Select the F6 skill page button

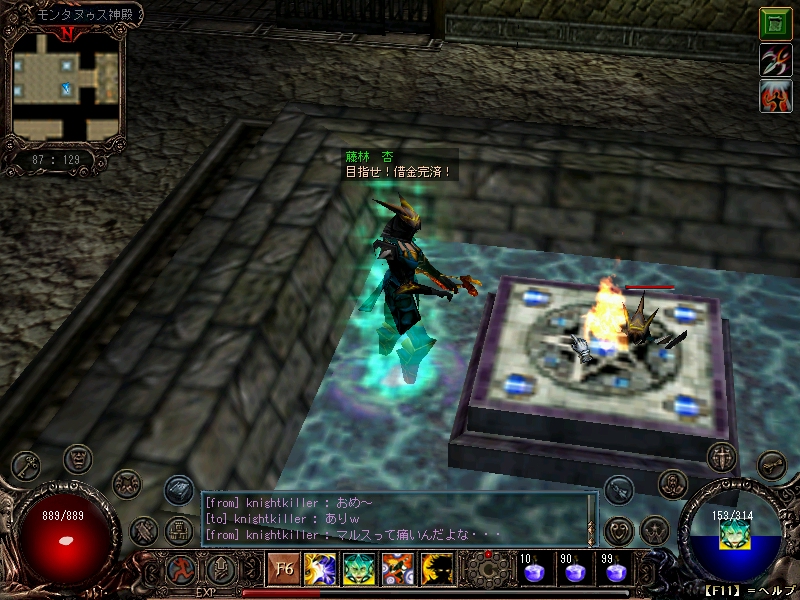pyautogui.click(x=282, y=569)
